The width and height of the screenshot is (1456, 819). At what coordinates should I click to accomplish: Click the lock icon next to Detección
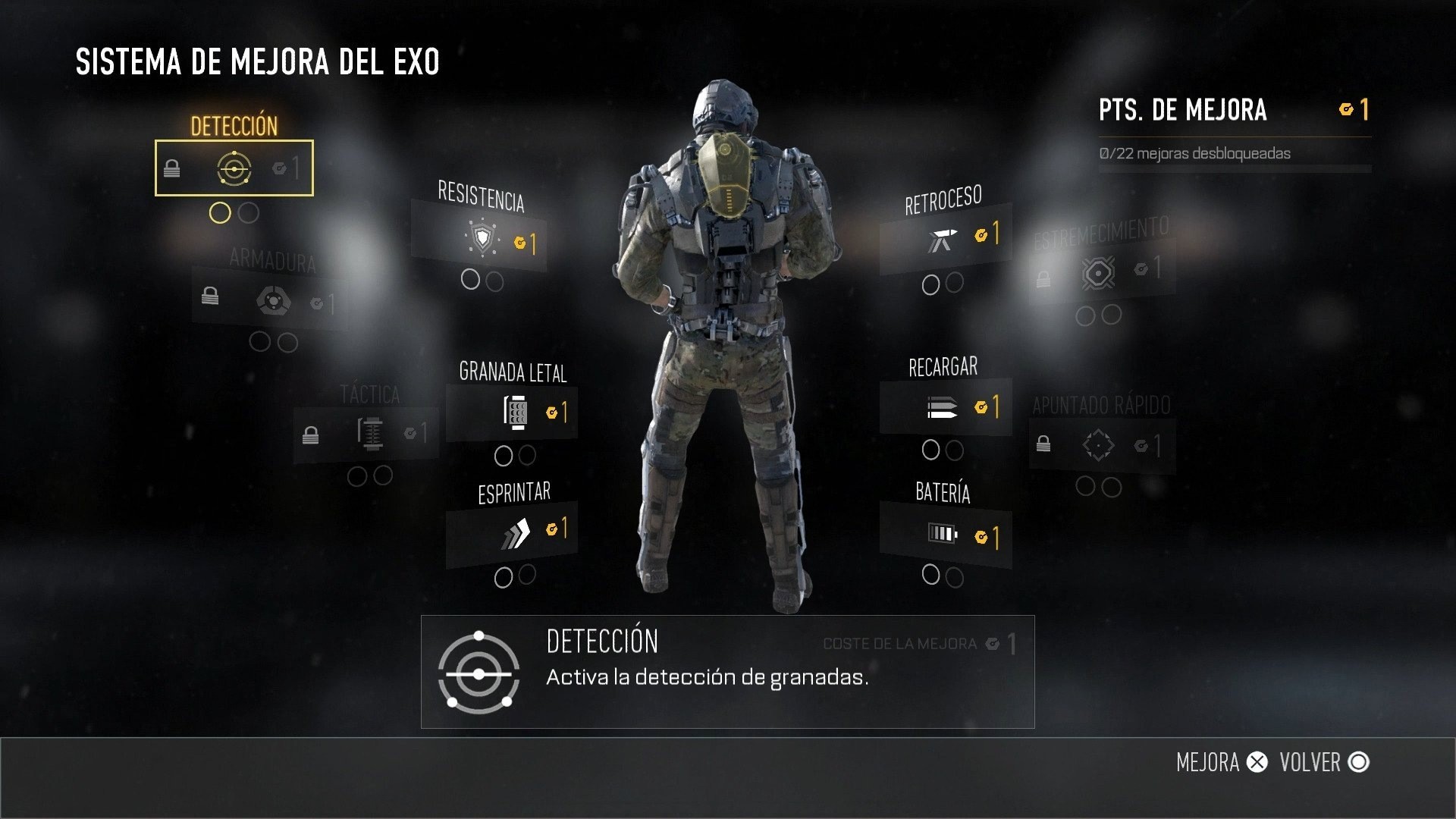point(173,168)
